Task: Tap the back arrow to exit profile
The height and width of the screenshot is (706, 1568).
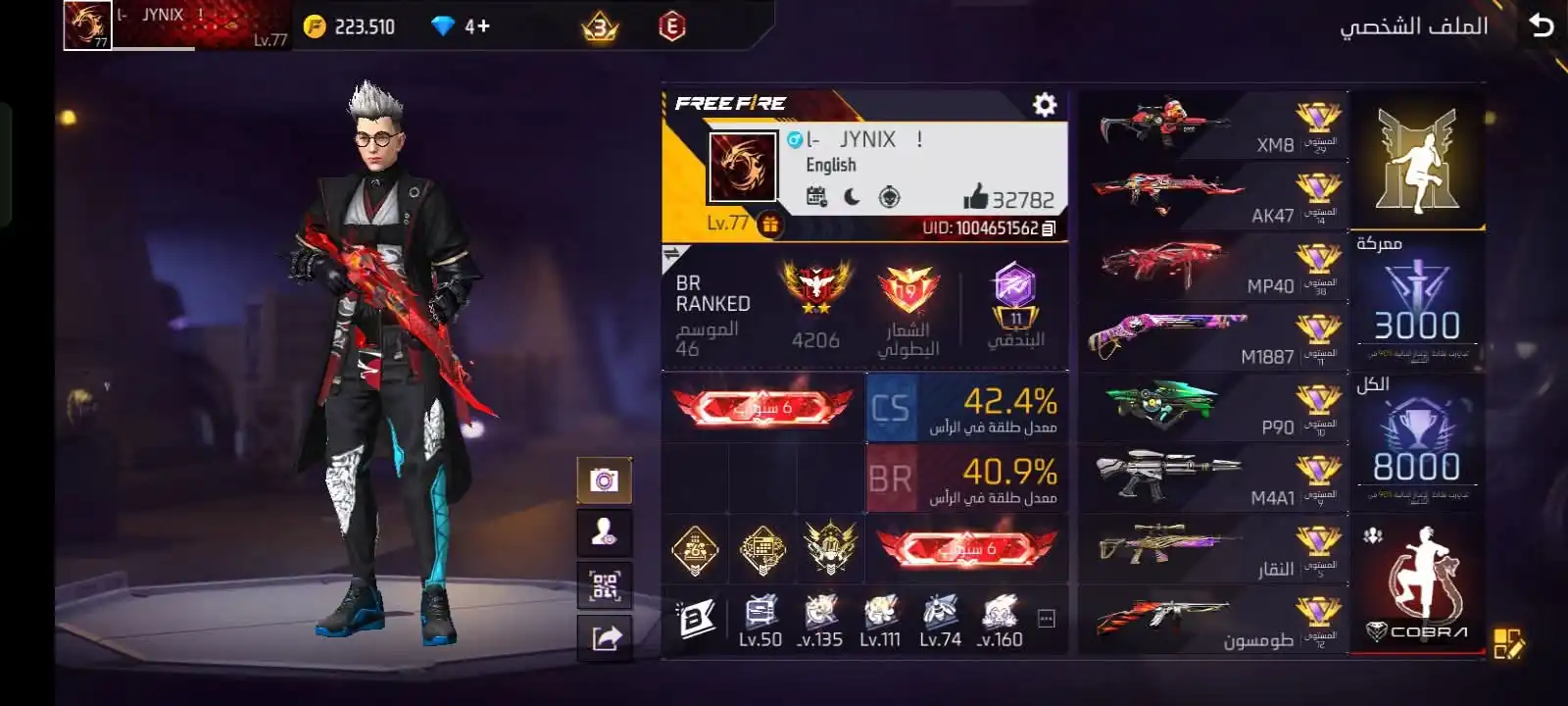Action: point(1542,25)
